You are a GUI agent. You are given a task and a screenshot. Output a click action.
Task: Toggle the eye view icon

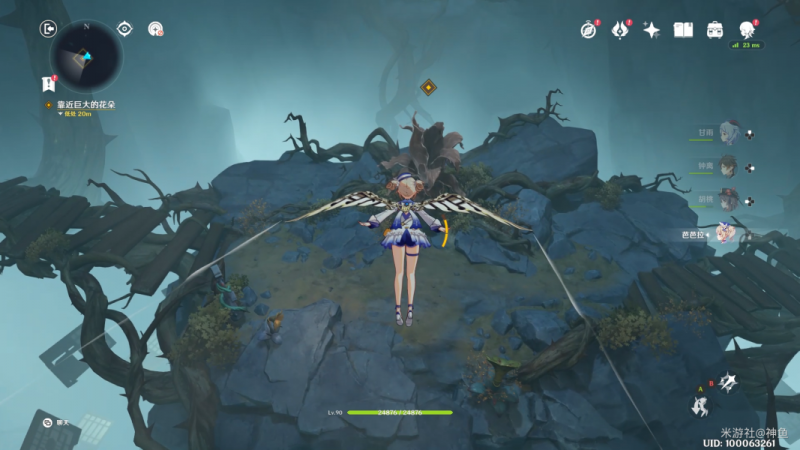point(125,29)
